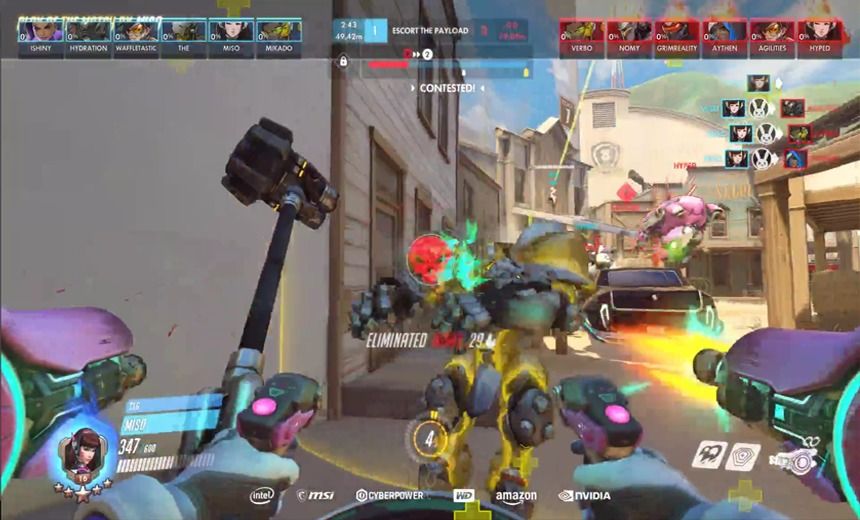This screenshot has width=860, height=520.
Task: Click the NVIDIA sponsor logo
Action: 584,495
